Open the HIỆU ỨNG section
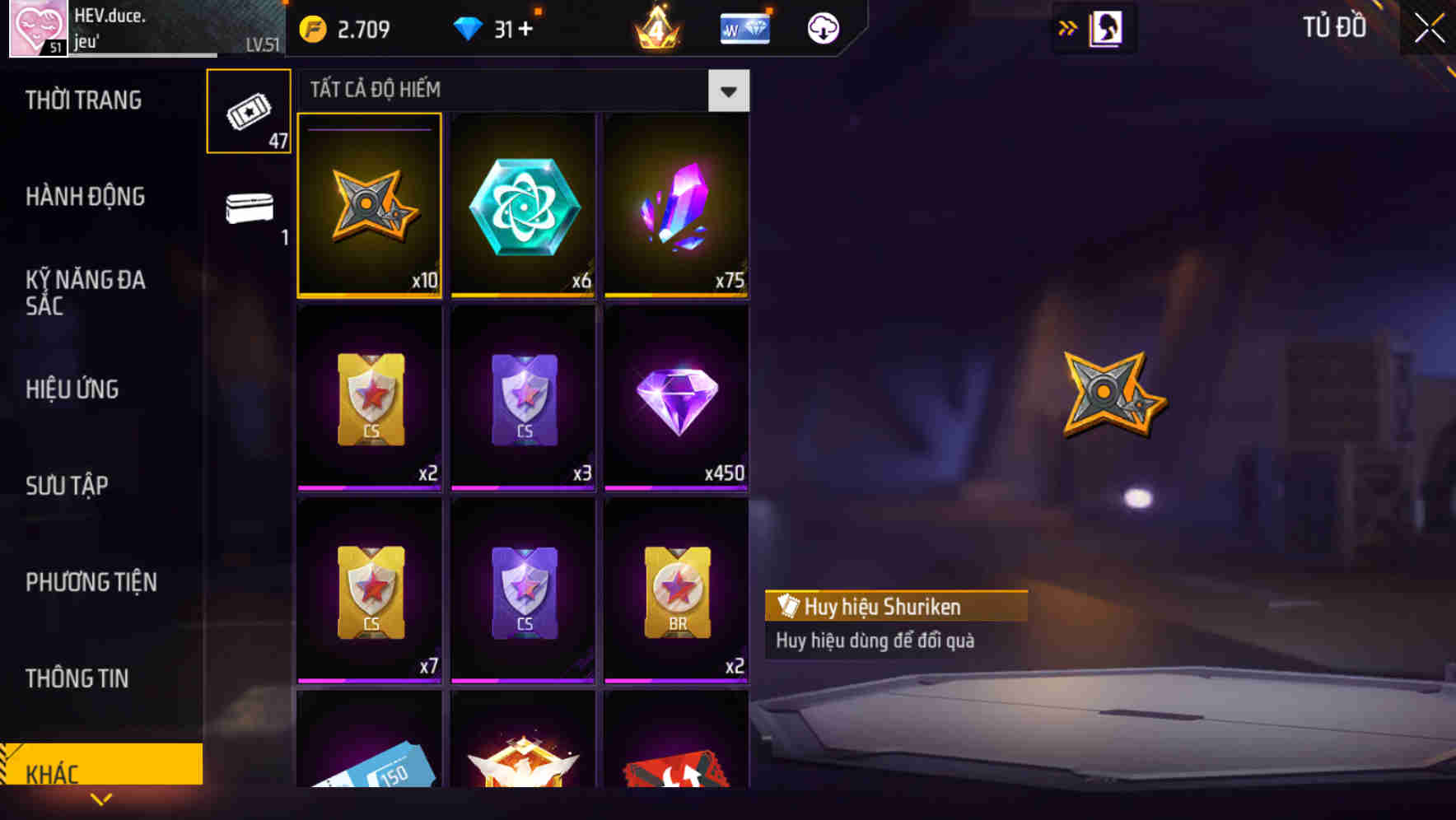This screenshot has height=820, width=1456. [x=71, y=389]
